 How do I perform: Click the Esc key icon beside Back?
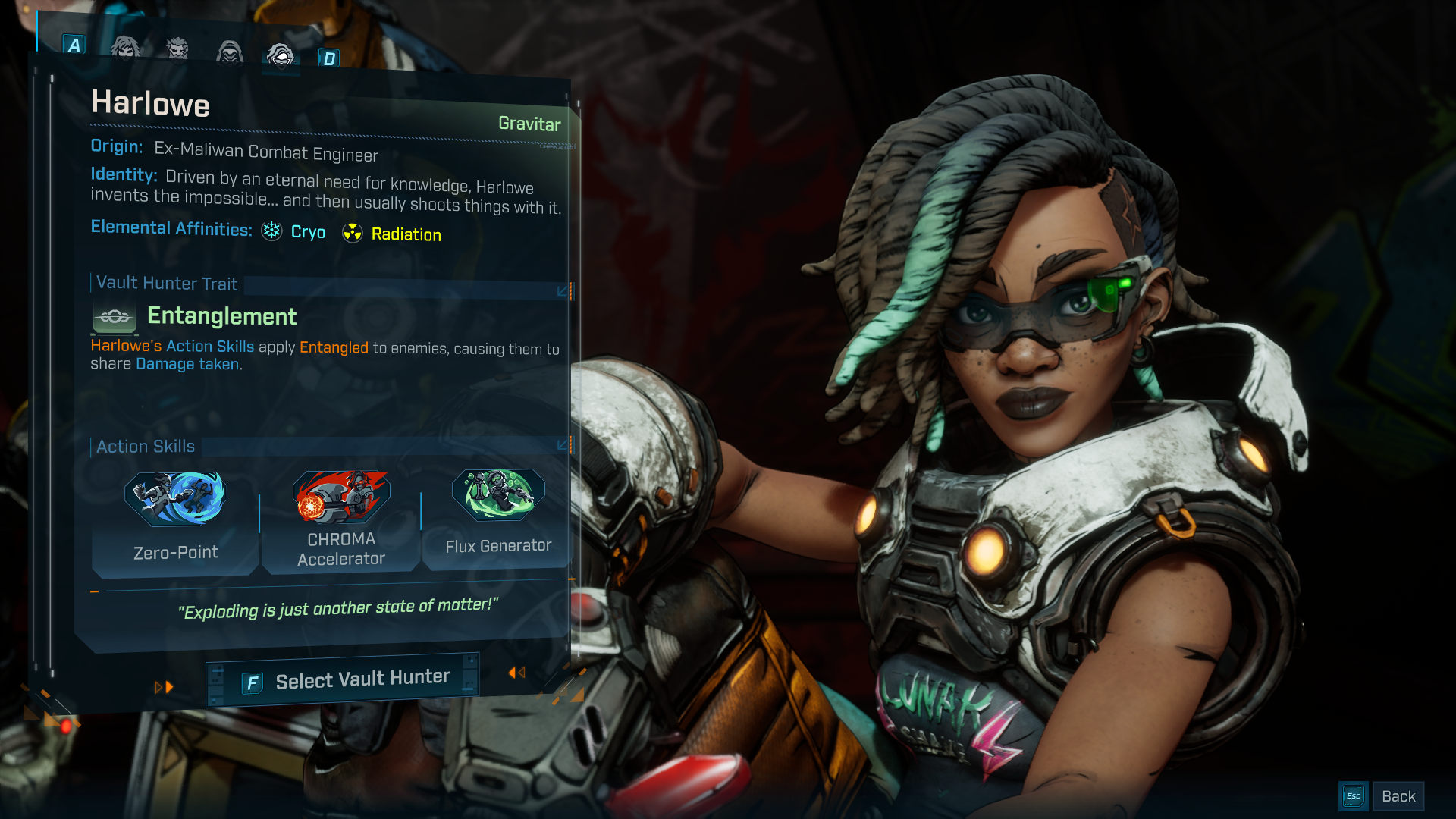[x=1353, y=795]
